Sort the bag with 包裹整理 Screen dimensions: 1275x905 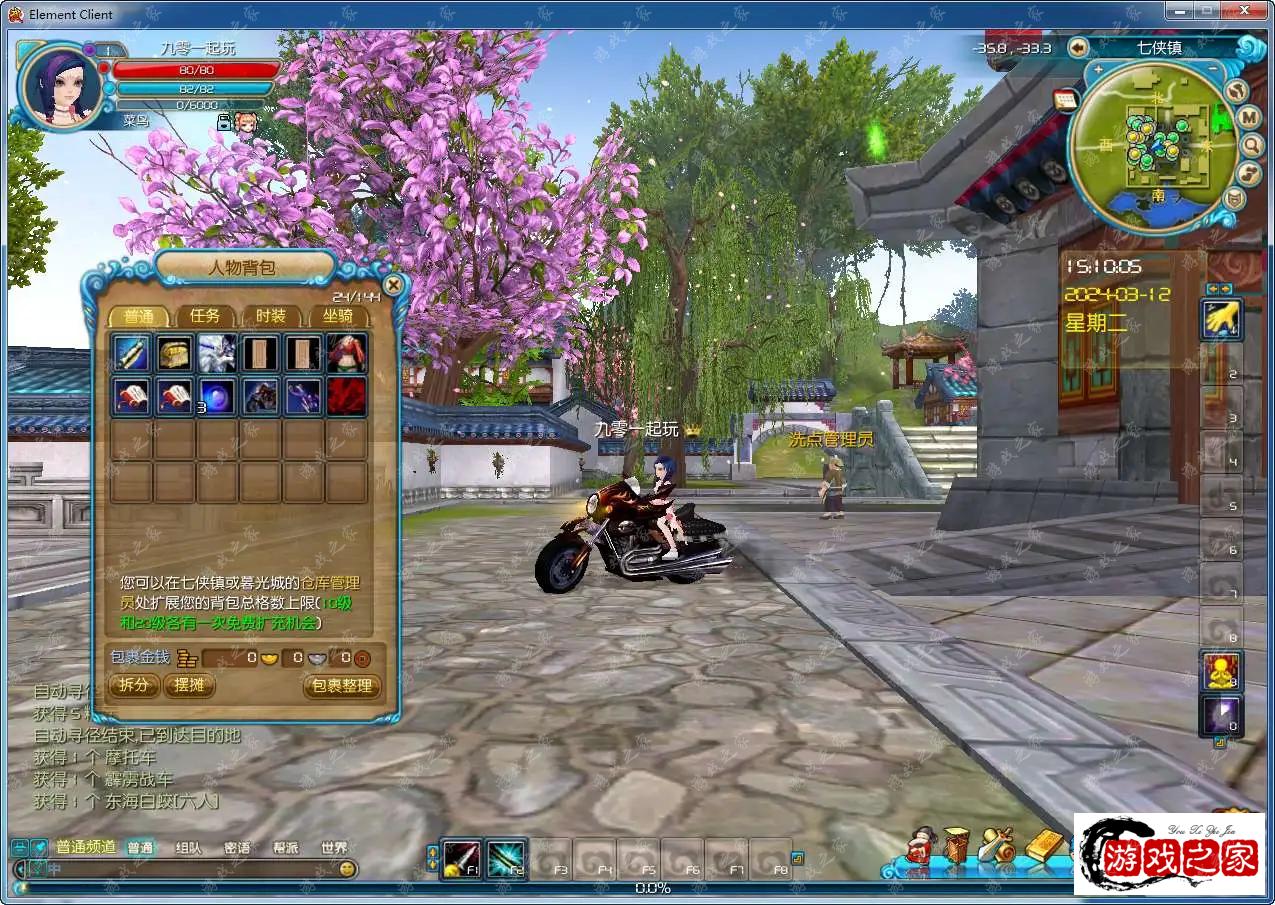point(342,685)
